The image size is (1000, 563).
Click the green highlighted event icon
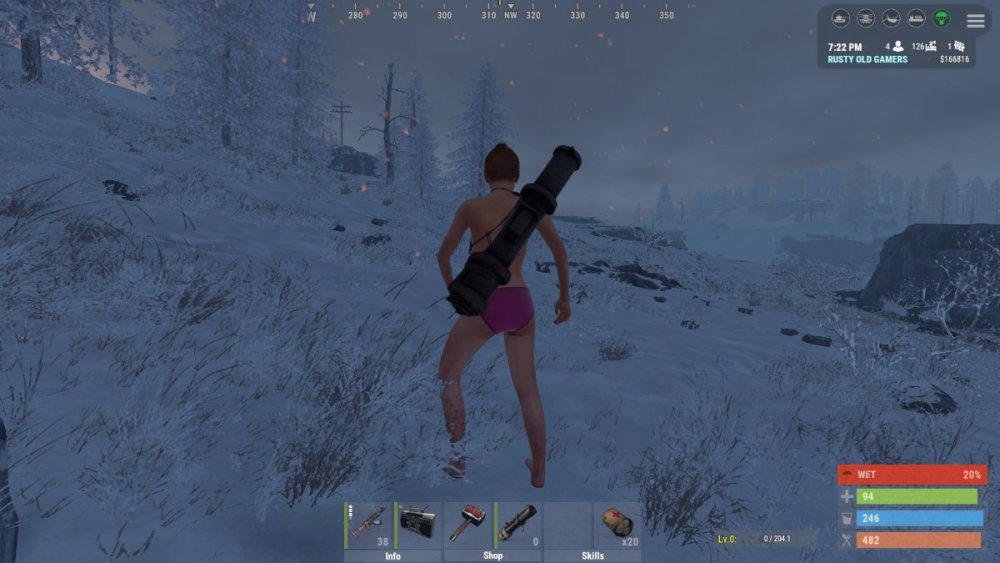(941, 19)
